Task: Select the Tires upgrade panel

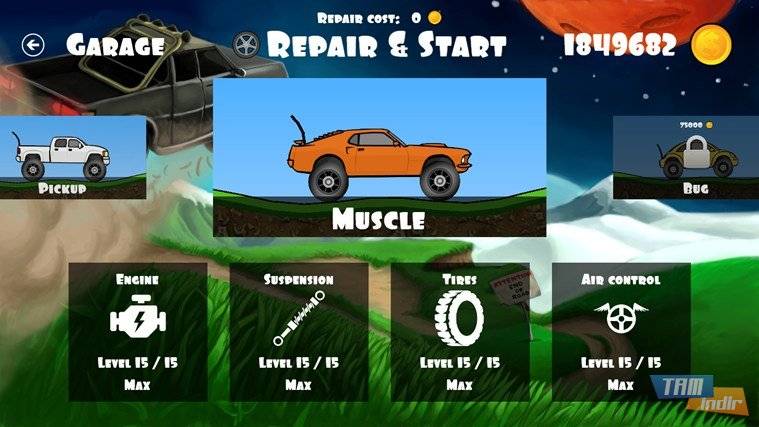Action: pyautogui.click(x=460, y=331)
